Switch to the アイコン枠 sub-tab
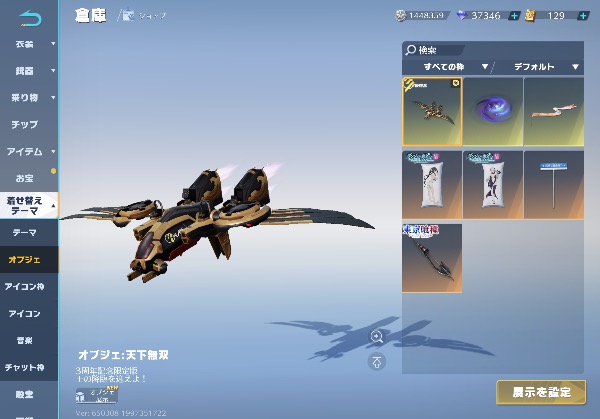 (25, 286)
